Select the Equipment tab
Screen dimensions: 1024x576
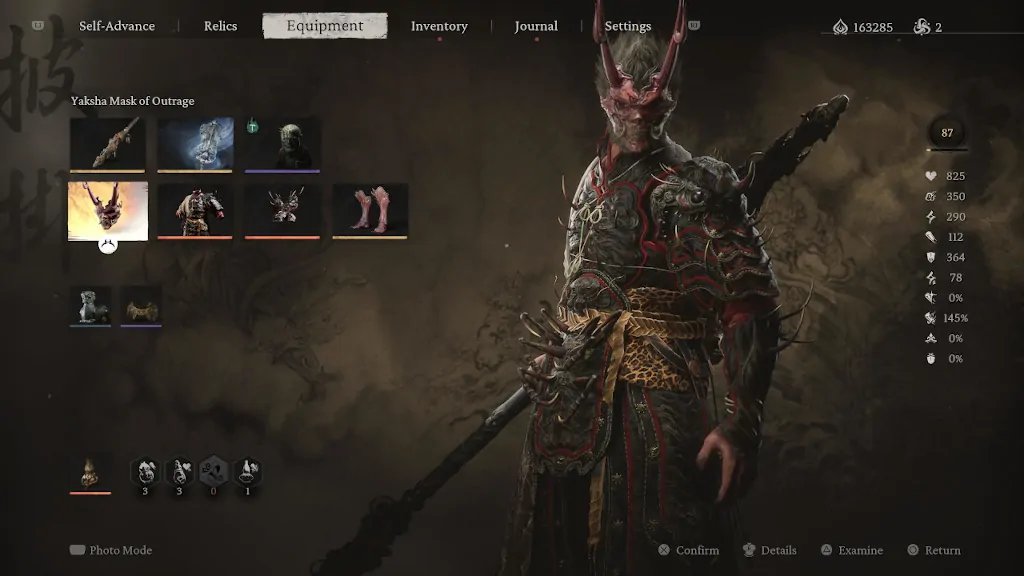pyautogui.click(x=324, y=26)
